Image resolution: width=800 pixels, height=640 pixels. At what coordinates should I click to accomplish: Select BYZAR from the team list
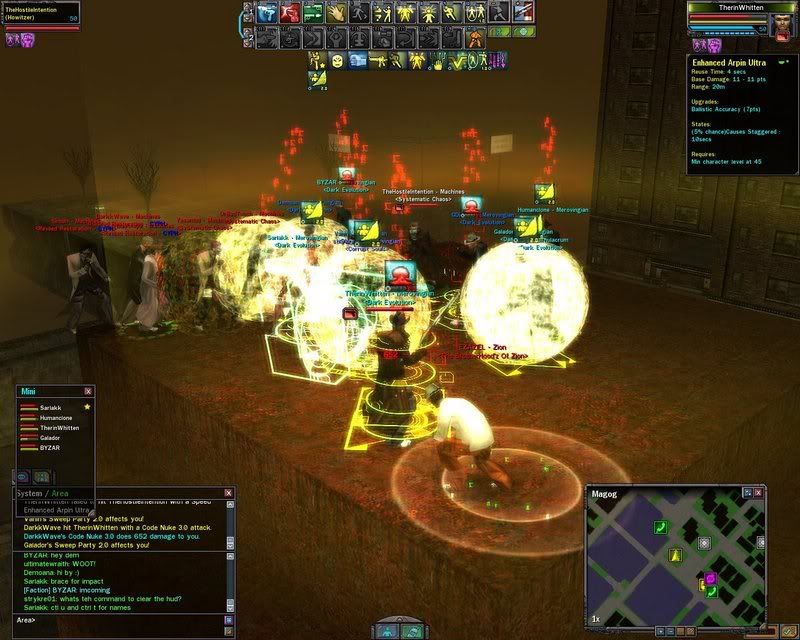[x=50, y=448]
